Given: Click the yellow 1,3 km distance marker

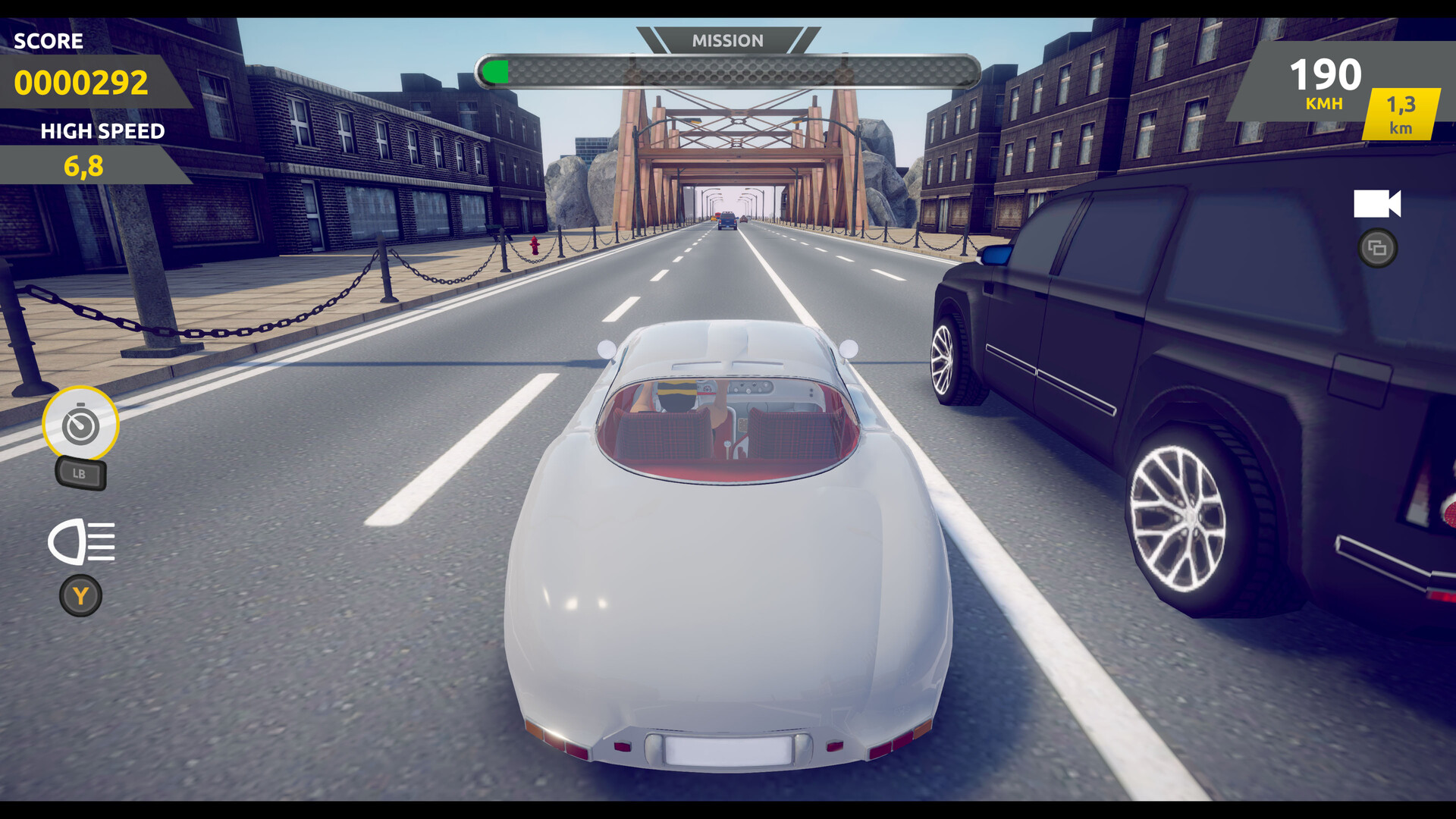Looking at the screenshot, I should pos(1399,113).
